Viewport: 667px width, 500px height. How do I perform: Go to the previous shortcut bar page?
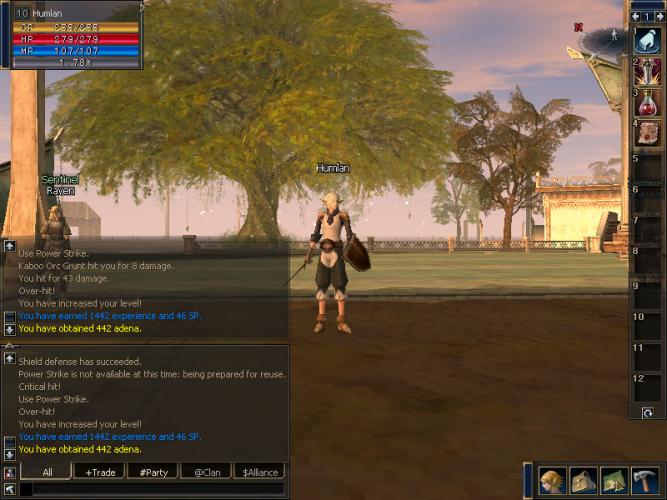point(634,17)
